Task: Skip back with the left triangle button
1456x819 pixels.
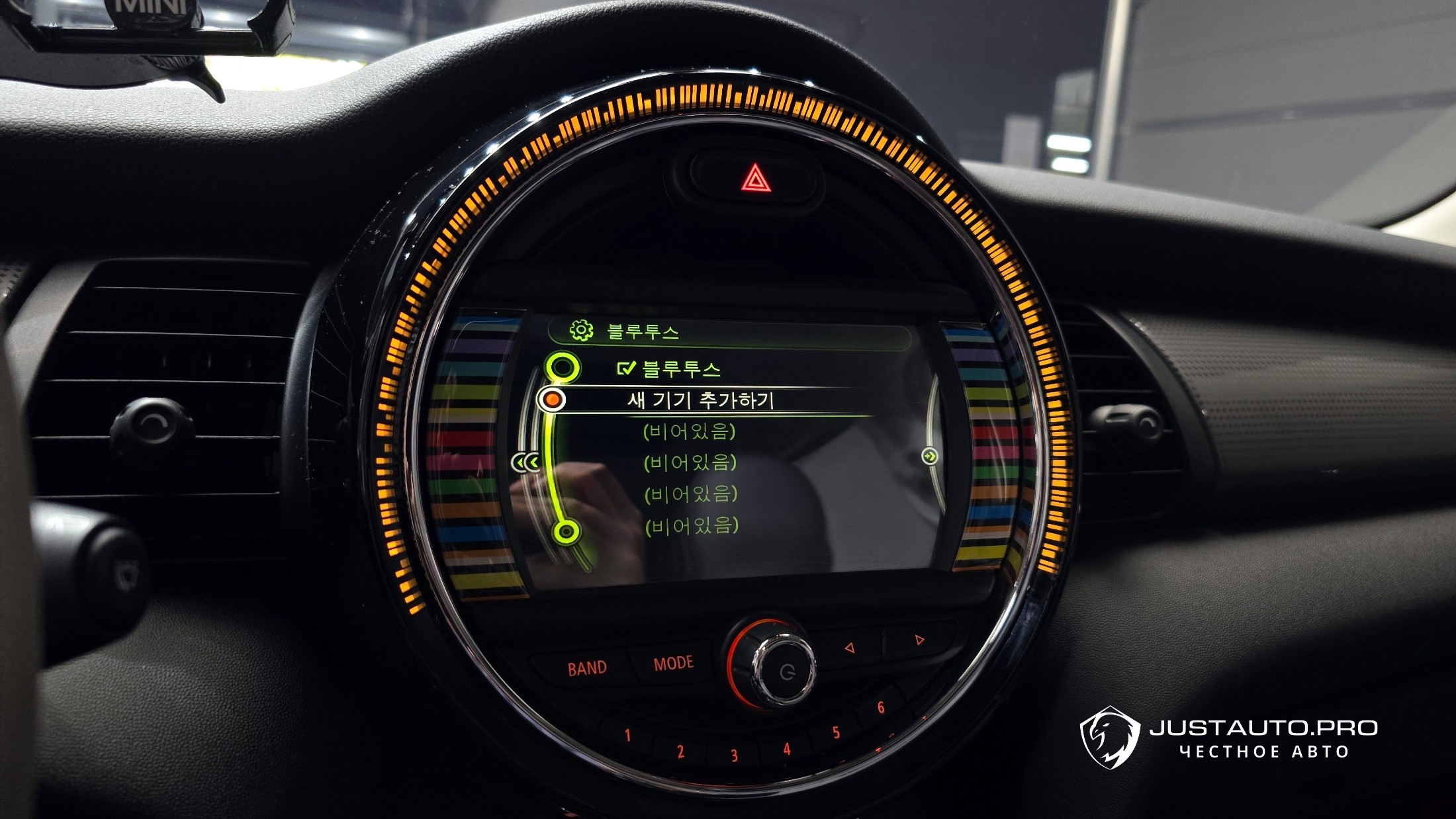Action: point(849,648)
